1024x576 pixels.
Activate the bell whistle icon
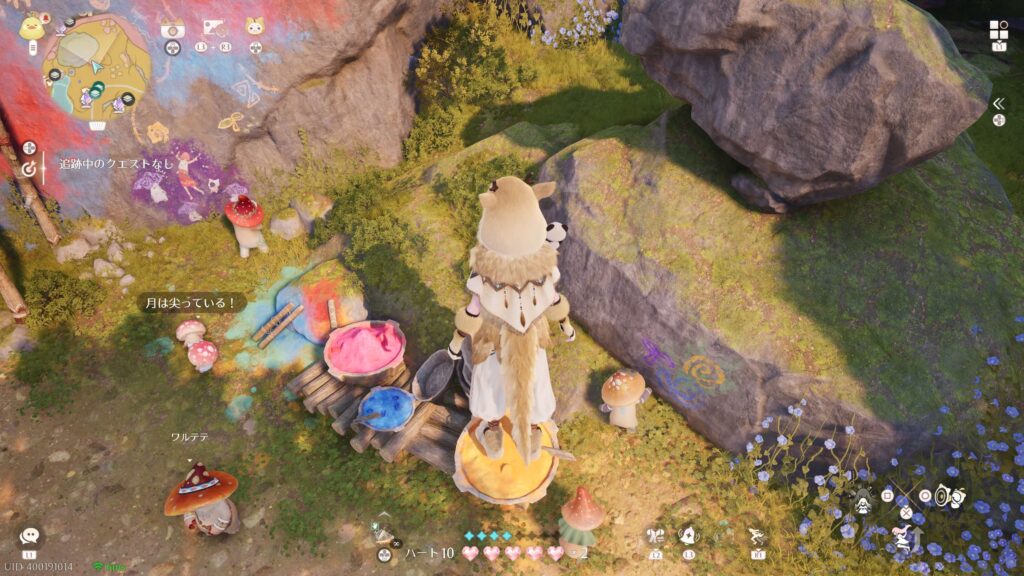(x=689, y=536)
